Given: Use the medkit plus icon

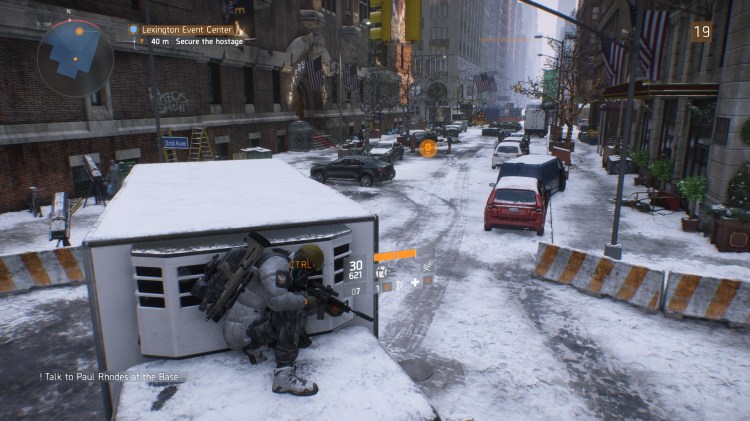Looking at the screenshot, I should tap(413, 283).
